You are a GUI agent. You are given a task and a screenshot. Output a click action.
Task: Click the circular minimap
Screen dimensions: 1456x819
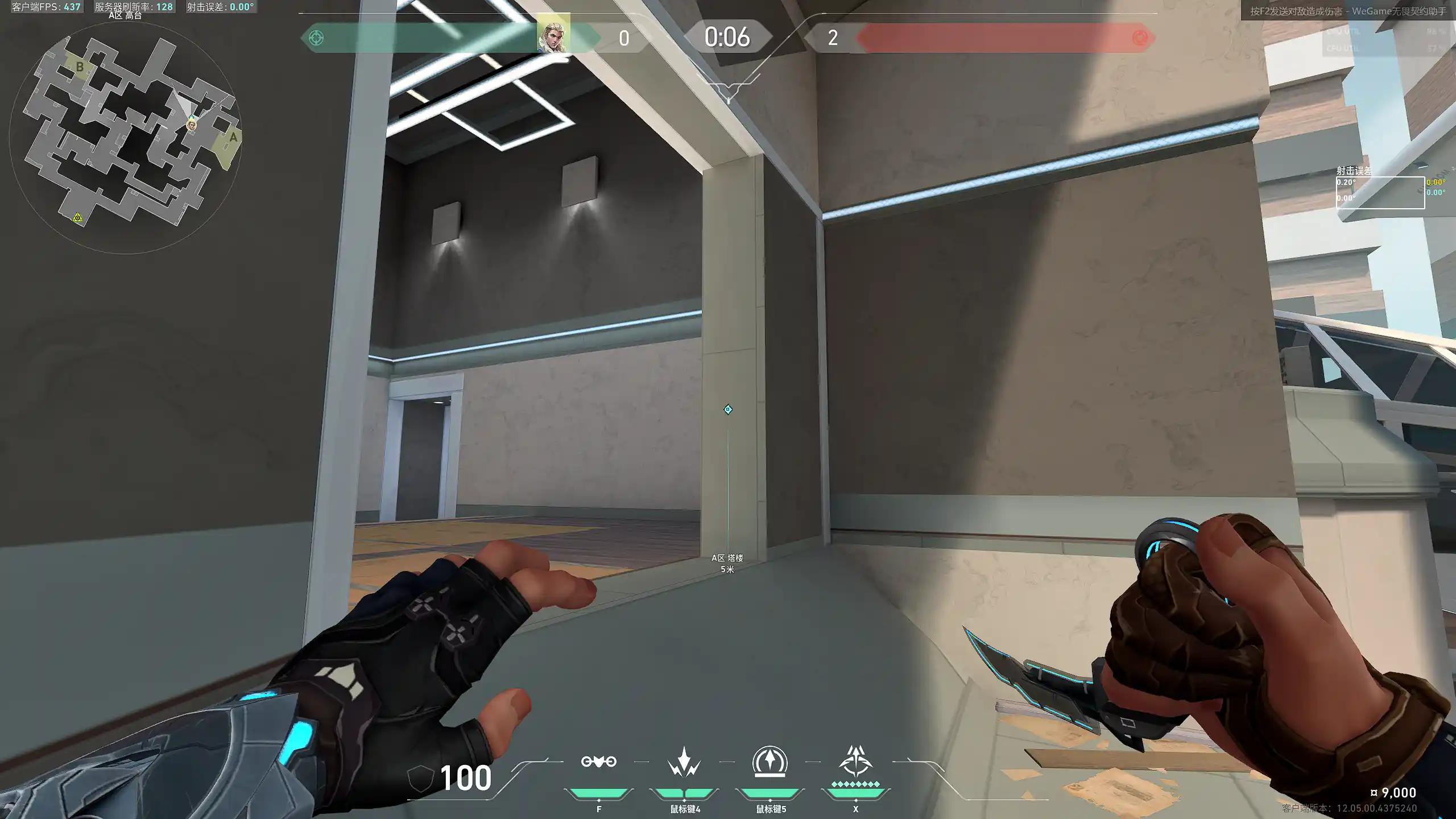tap(125, 137)
